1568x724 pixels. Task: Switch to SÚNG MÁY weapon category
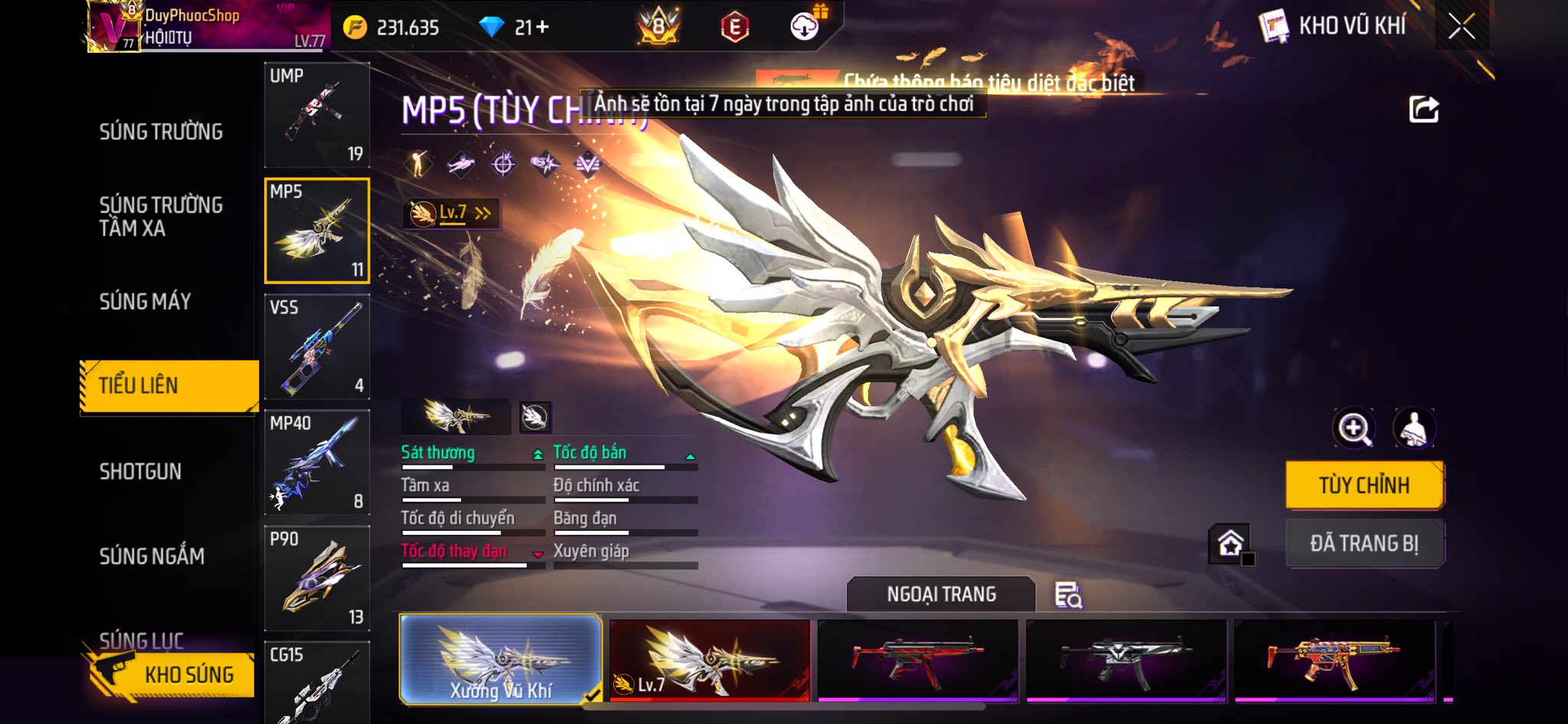point(145,302)
